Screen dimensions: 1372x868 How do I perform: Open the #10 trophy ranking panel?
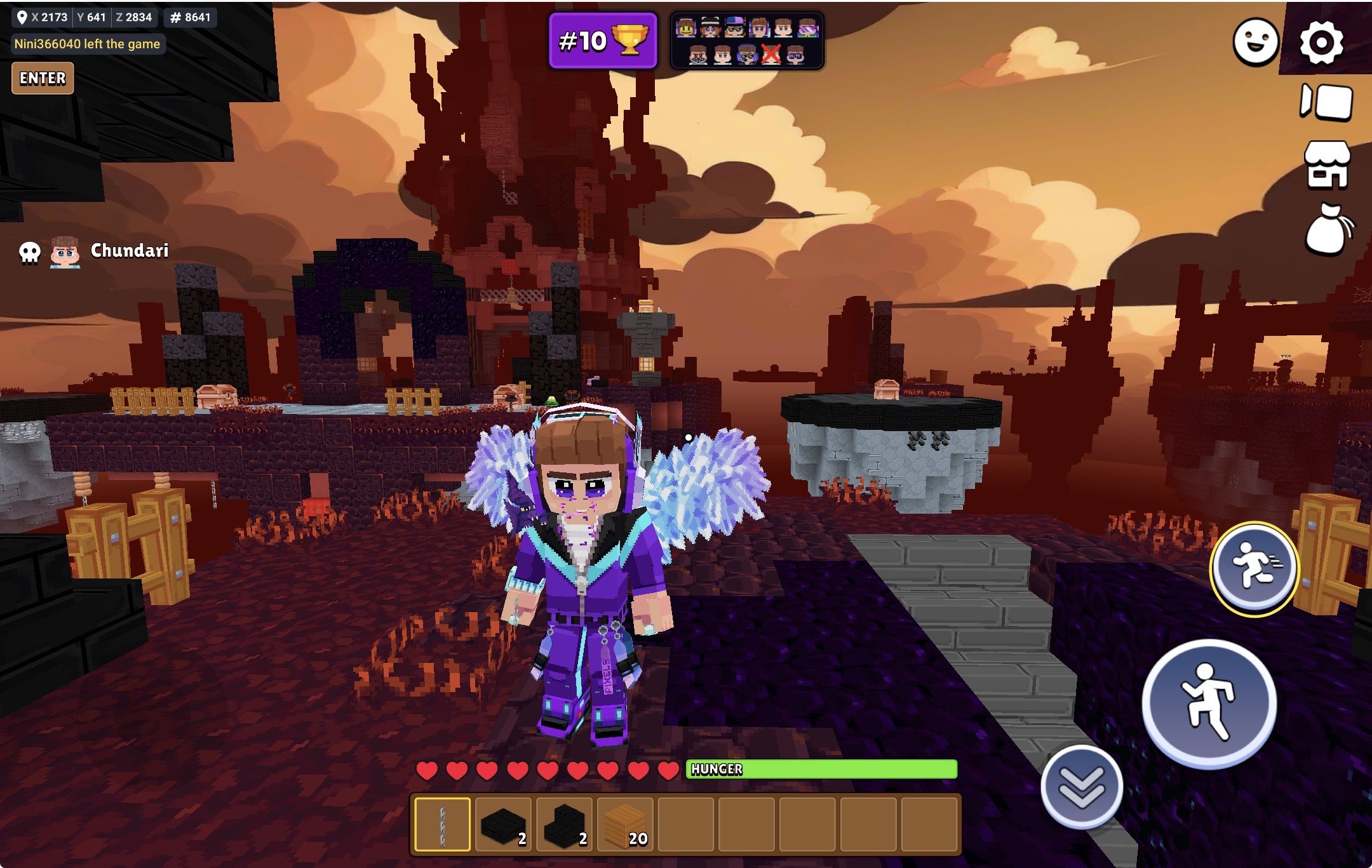coord(603,41)
